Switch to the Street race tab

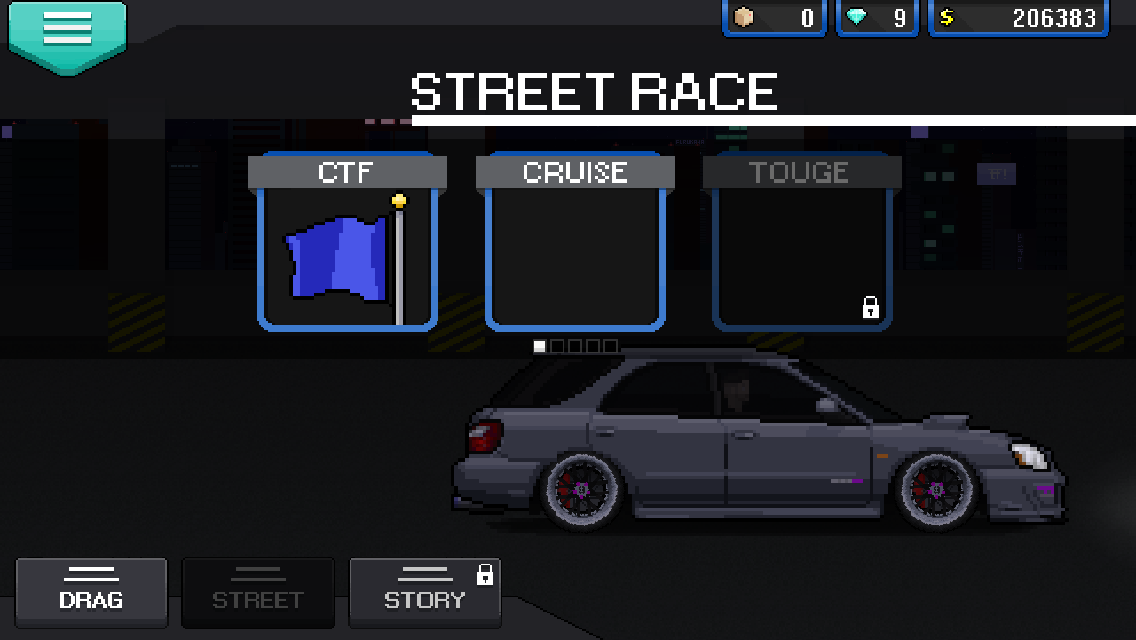click(257, 592)
